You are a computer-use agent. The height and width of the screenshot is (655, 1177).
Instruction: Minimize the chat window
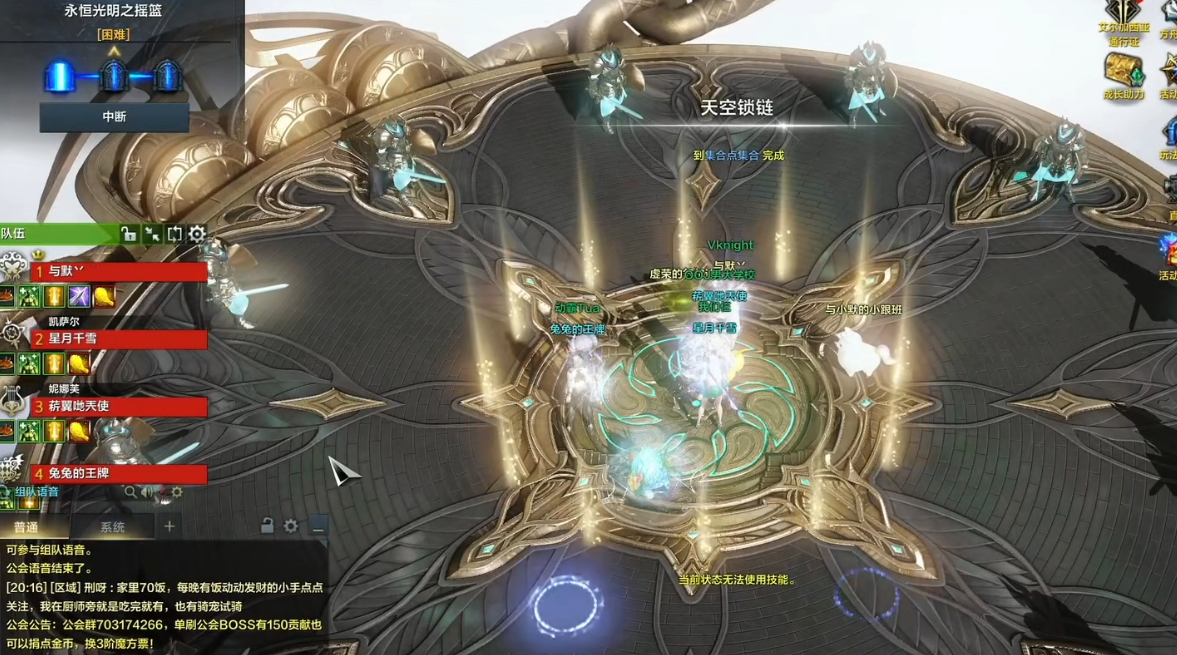point(318,526)
